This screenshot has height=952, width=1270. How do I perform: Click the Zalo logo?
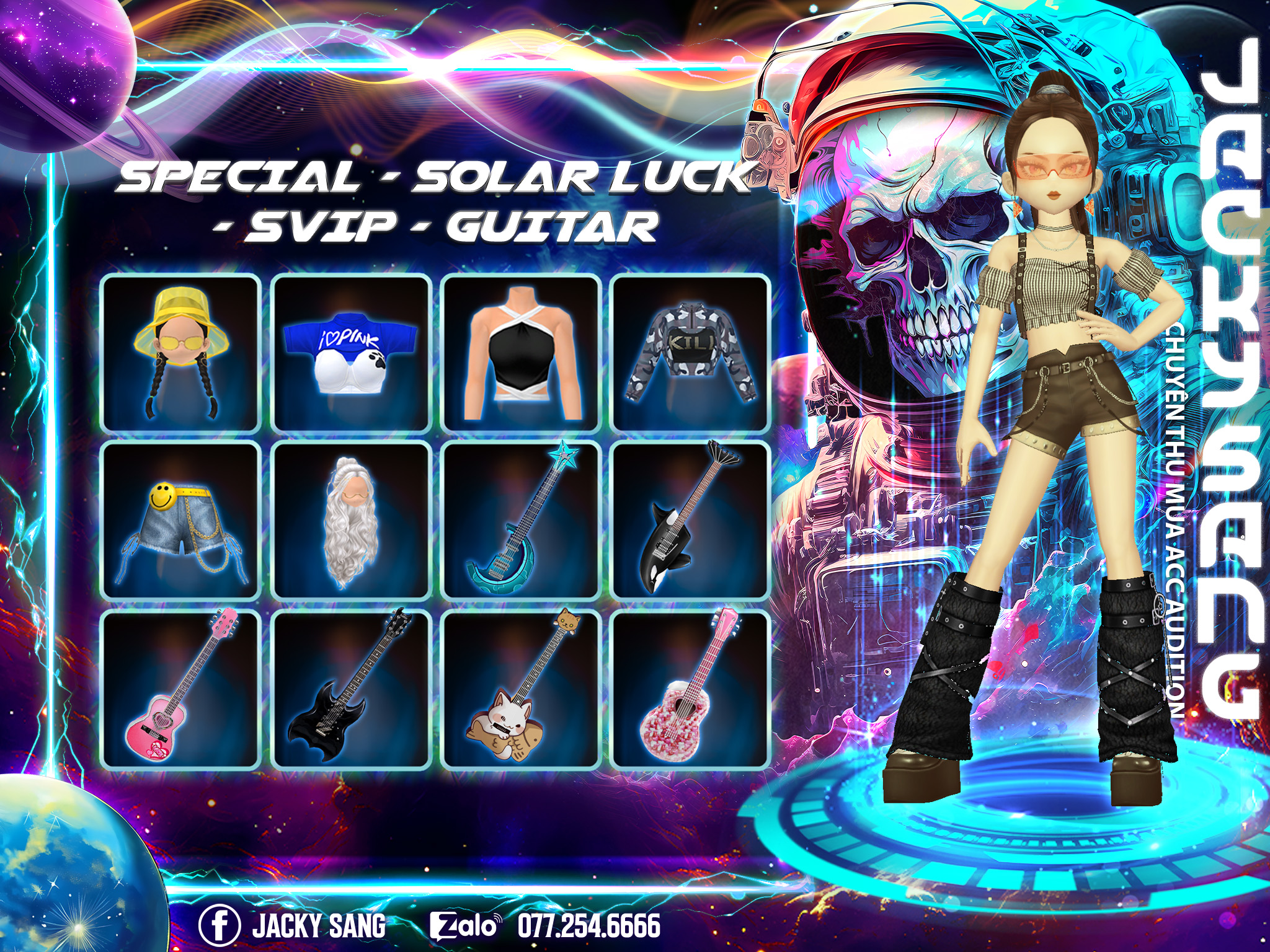coord(465,926)
